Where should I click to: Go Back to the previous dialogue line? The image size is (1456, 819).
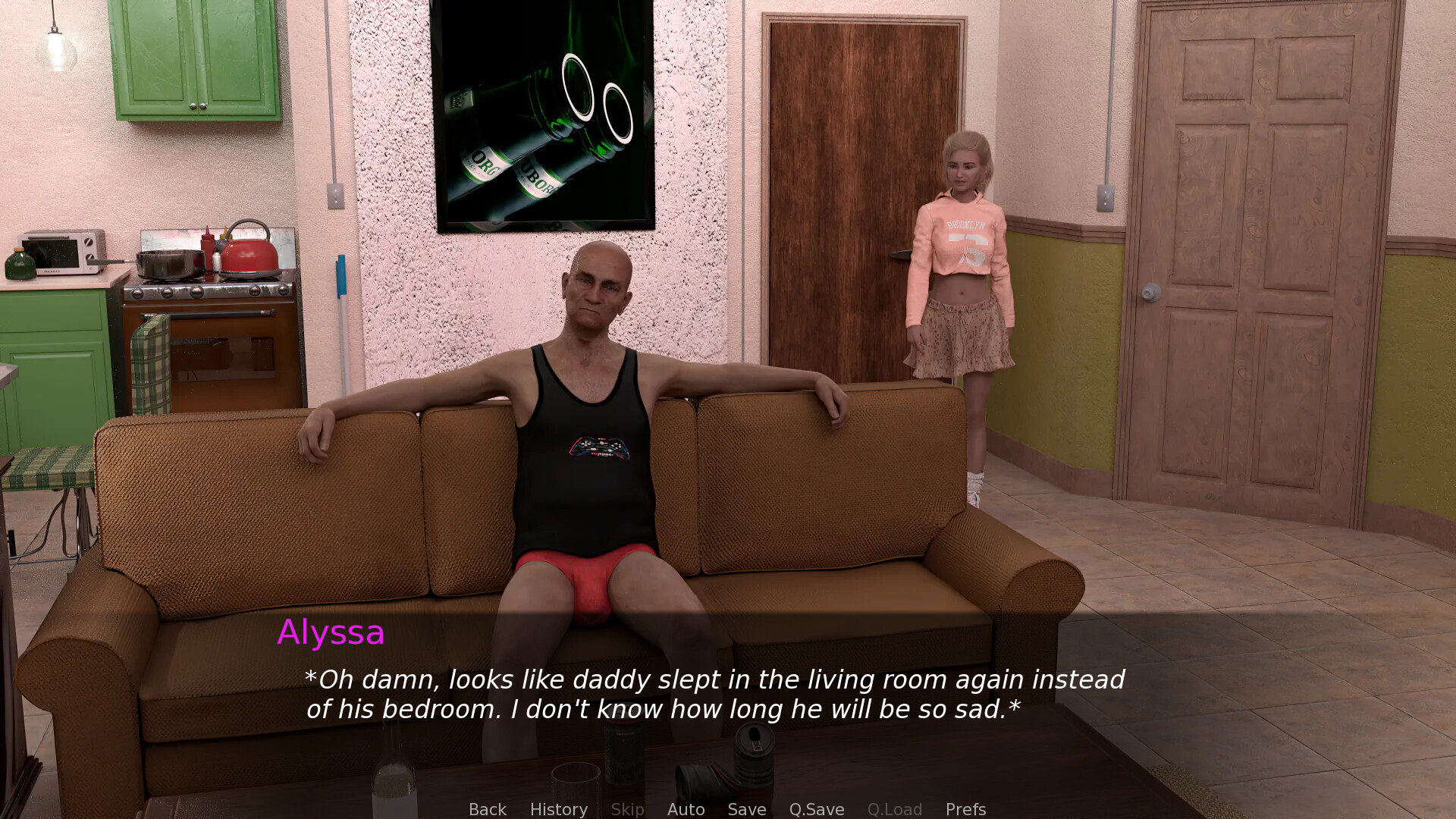[x=487, y=808]
